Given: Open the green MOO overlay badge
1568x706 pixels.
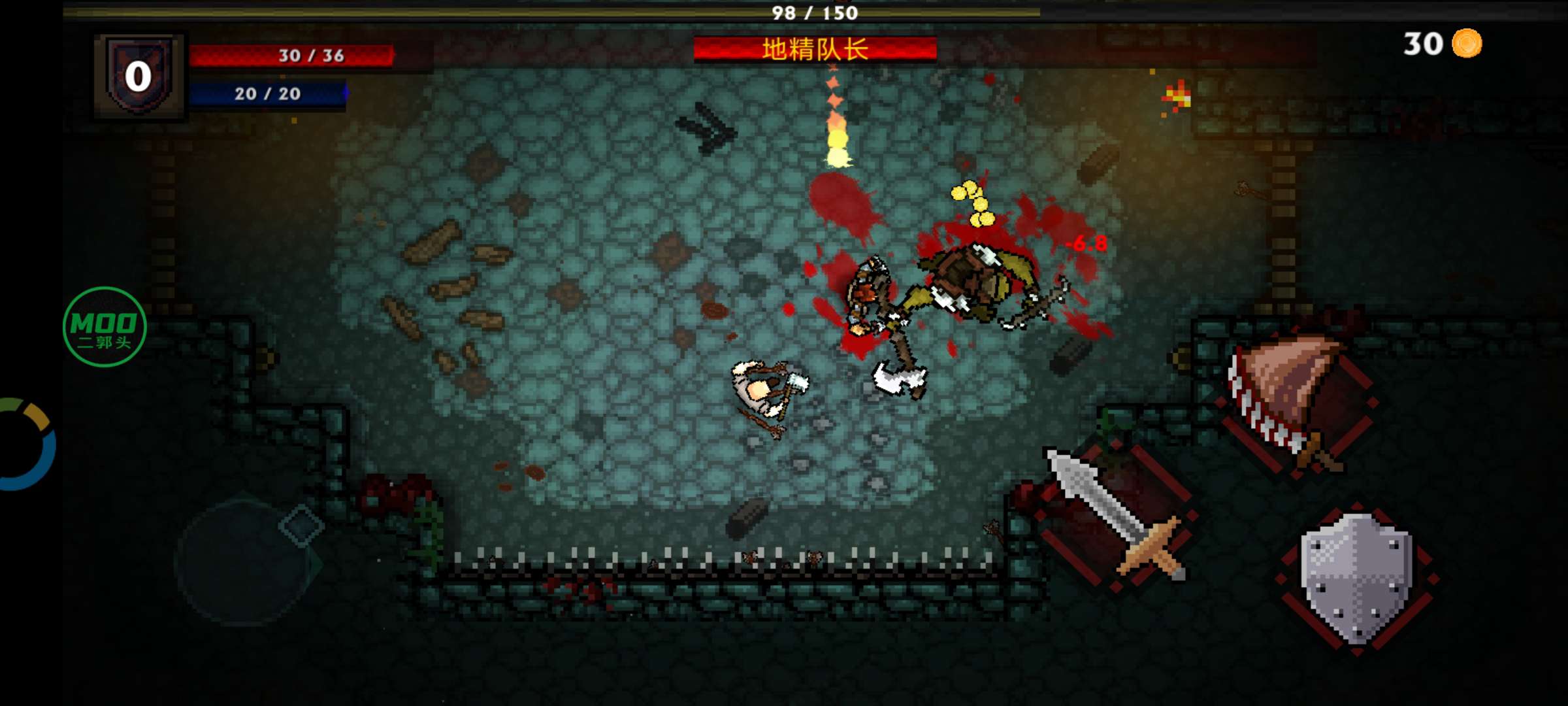Looking at the screenshot, I should point(105,327).
